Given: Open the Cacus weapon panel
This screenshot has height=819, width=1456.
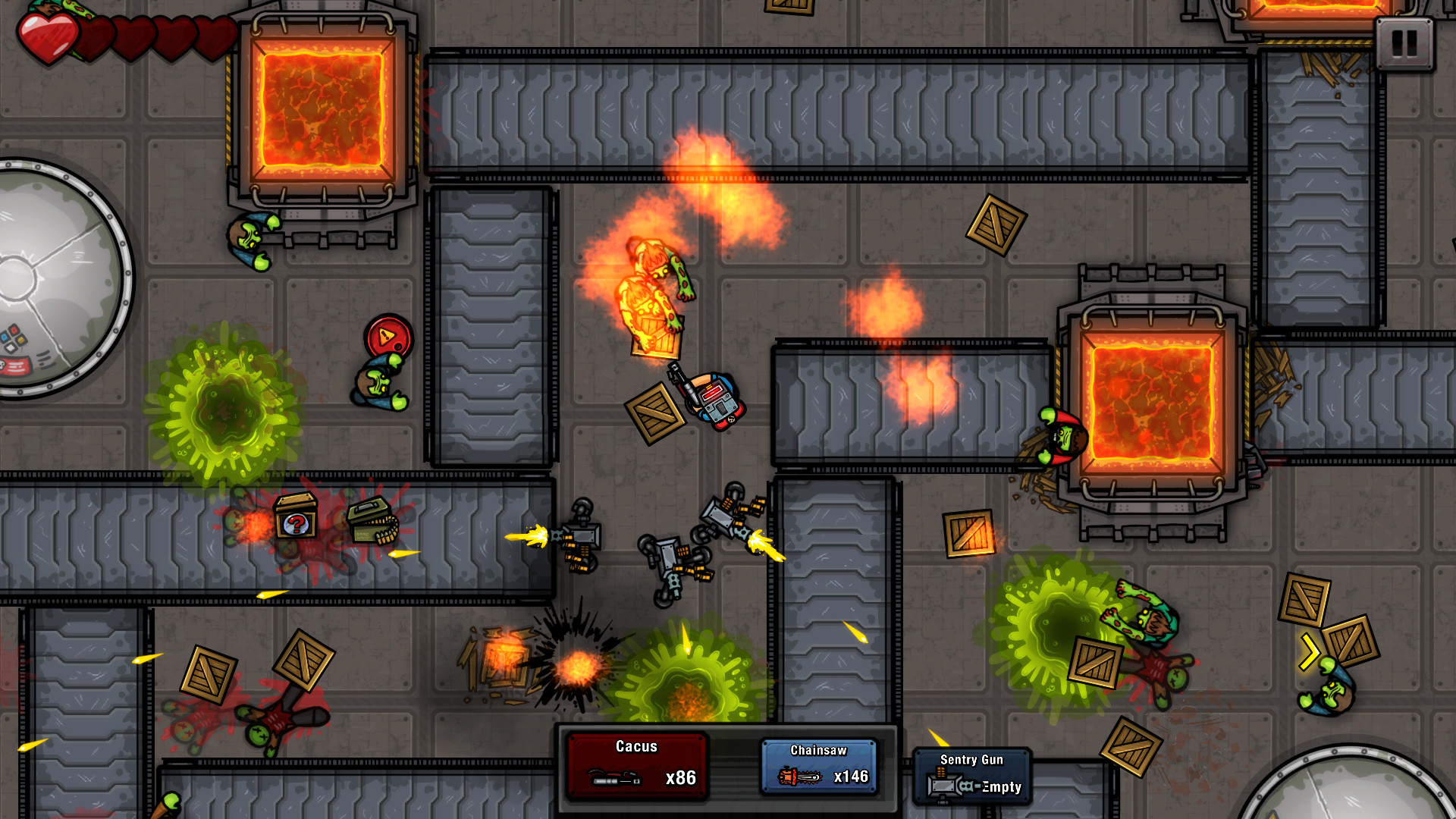Looking at the screenshot, I should click(x=635, y=764).
